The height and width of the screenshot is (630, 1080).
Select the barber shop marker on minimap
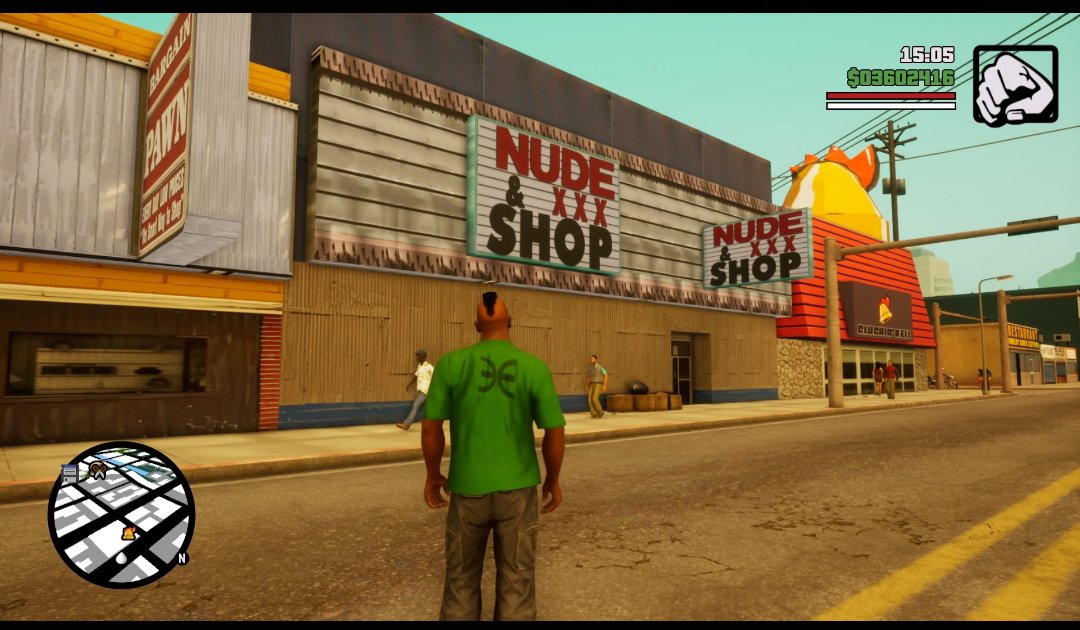coord(97,468)
